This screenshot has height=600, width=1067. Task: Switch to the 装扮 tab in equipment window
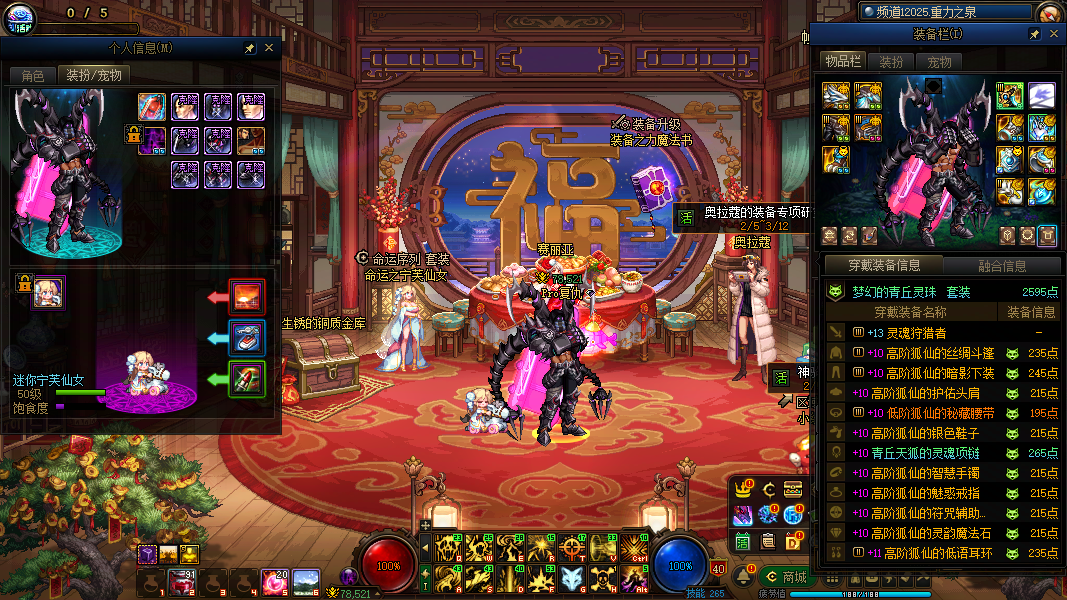tap(891, 62)
